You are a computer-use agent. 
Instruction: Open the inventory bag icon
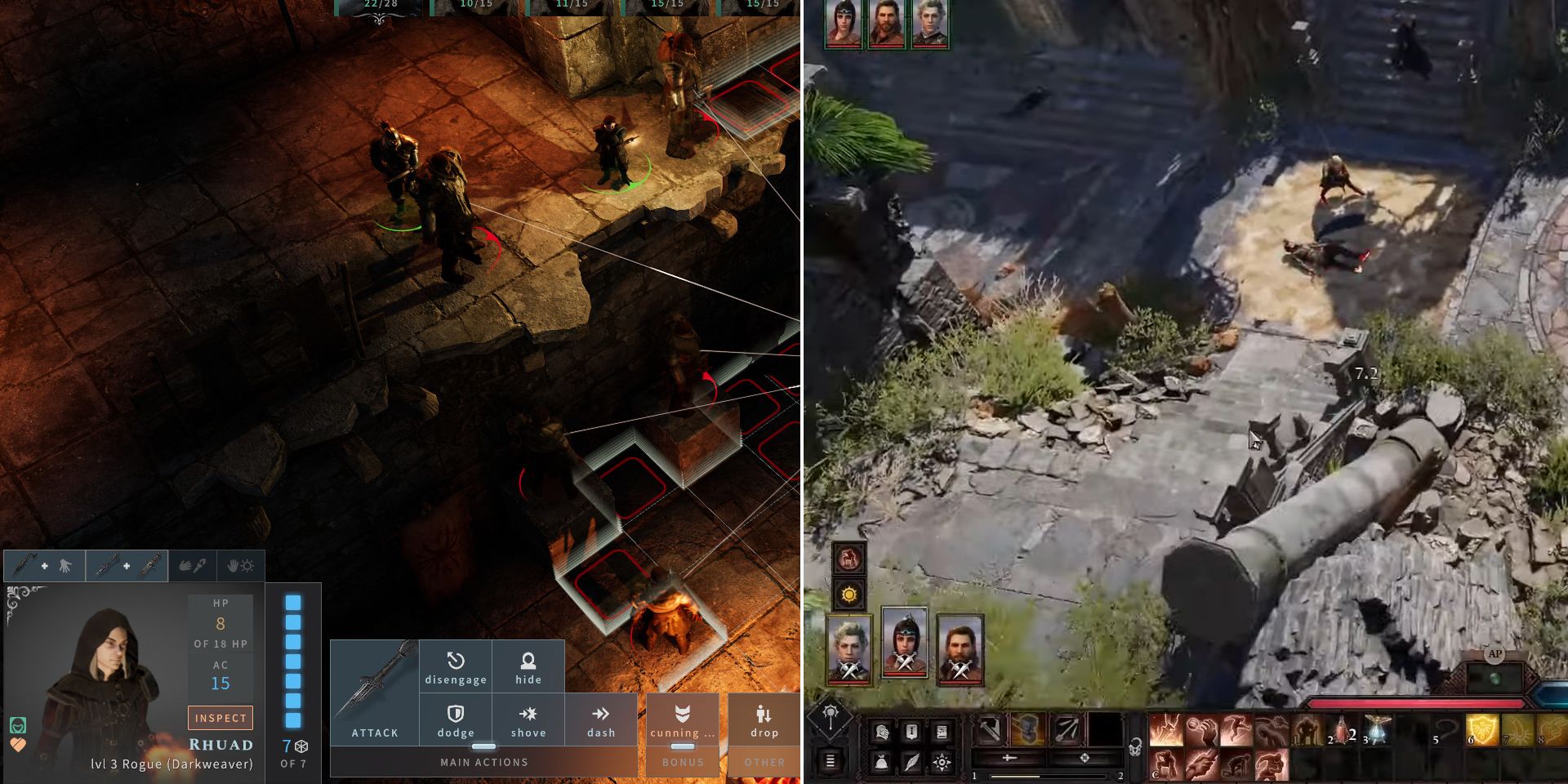click(x=883, y=762)
